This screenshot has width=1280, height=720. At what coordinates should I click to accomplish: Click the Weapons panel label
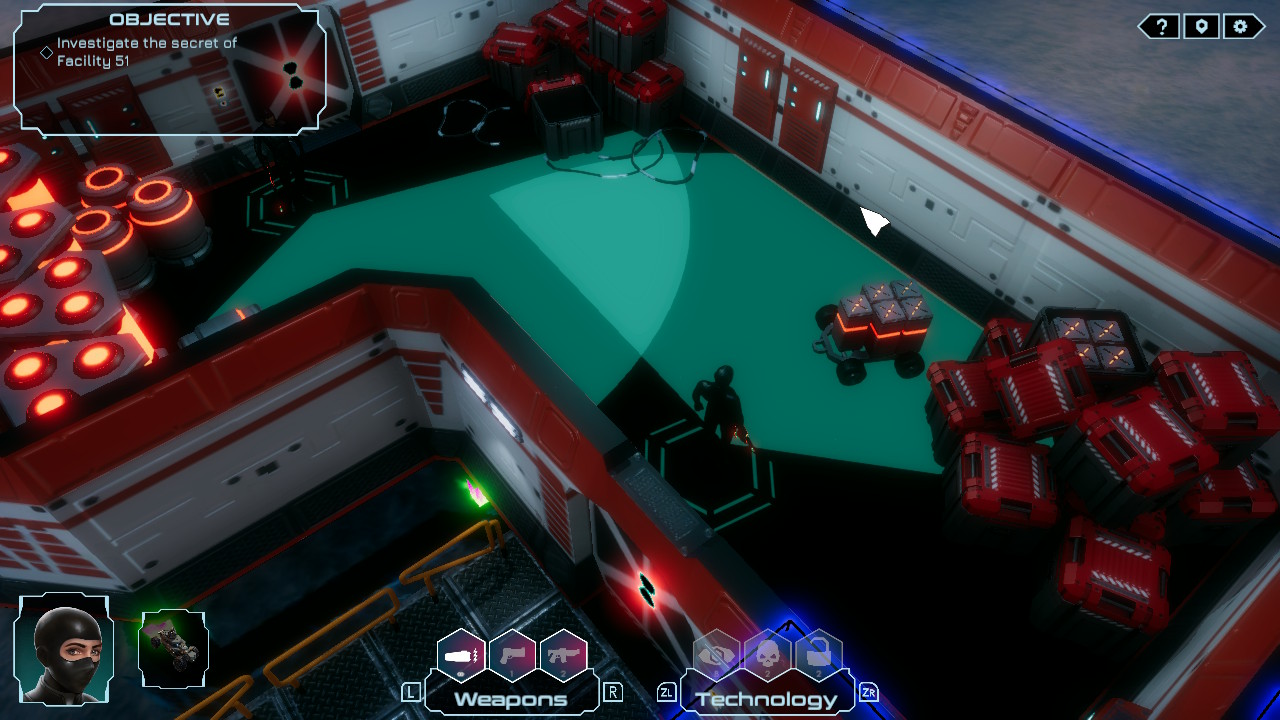(x=511, y=699)
